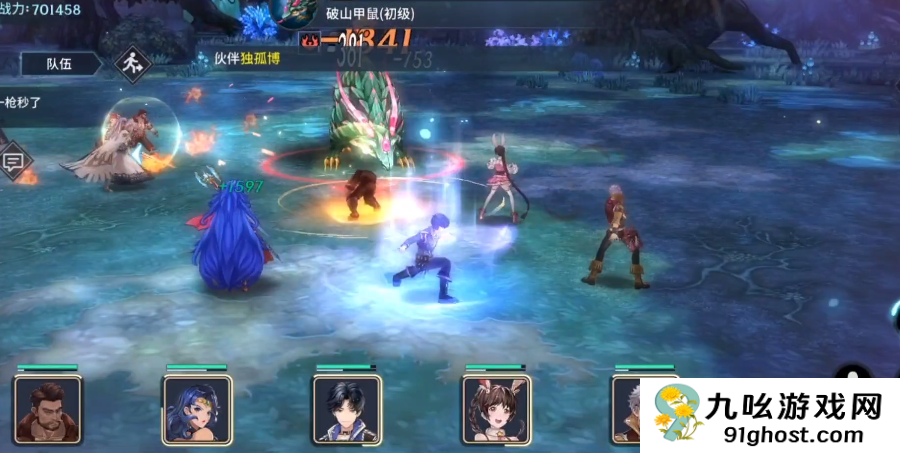Select the dark-haired young man portrait
Viewport: 900px width, 453px height.
347,410
